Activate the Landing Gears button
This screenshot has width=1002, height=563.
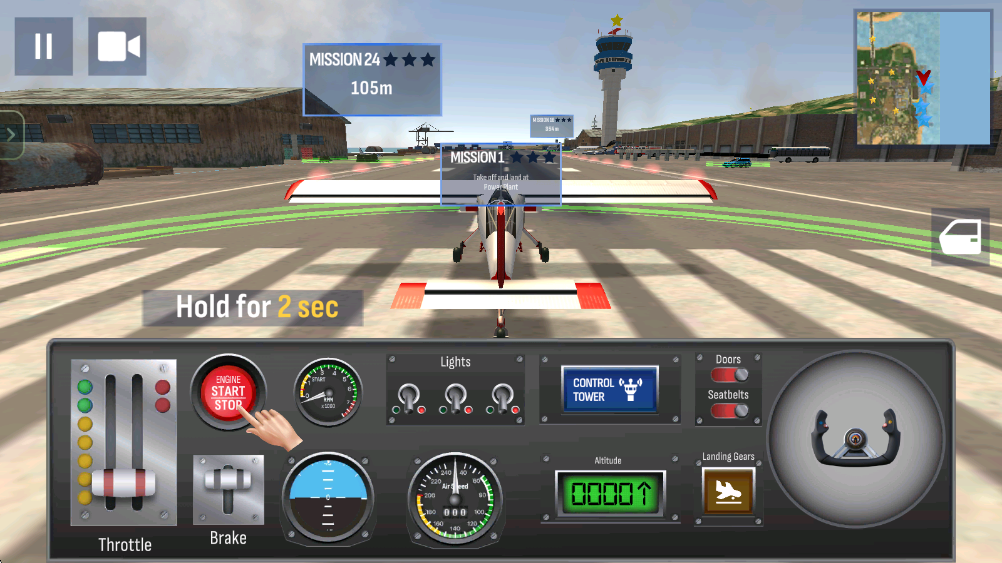(728, 491)
